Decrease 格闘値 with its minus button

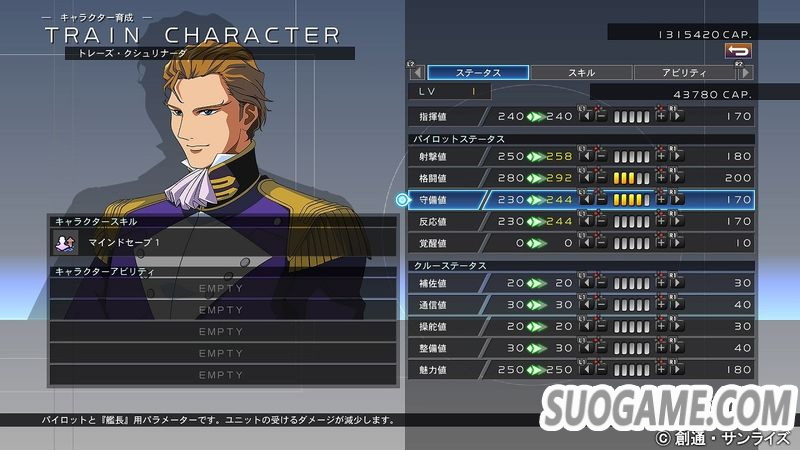(601, 178)
